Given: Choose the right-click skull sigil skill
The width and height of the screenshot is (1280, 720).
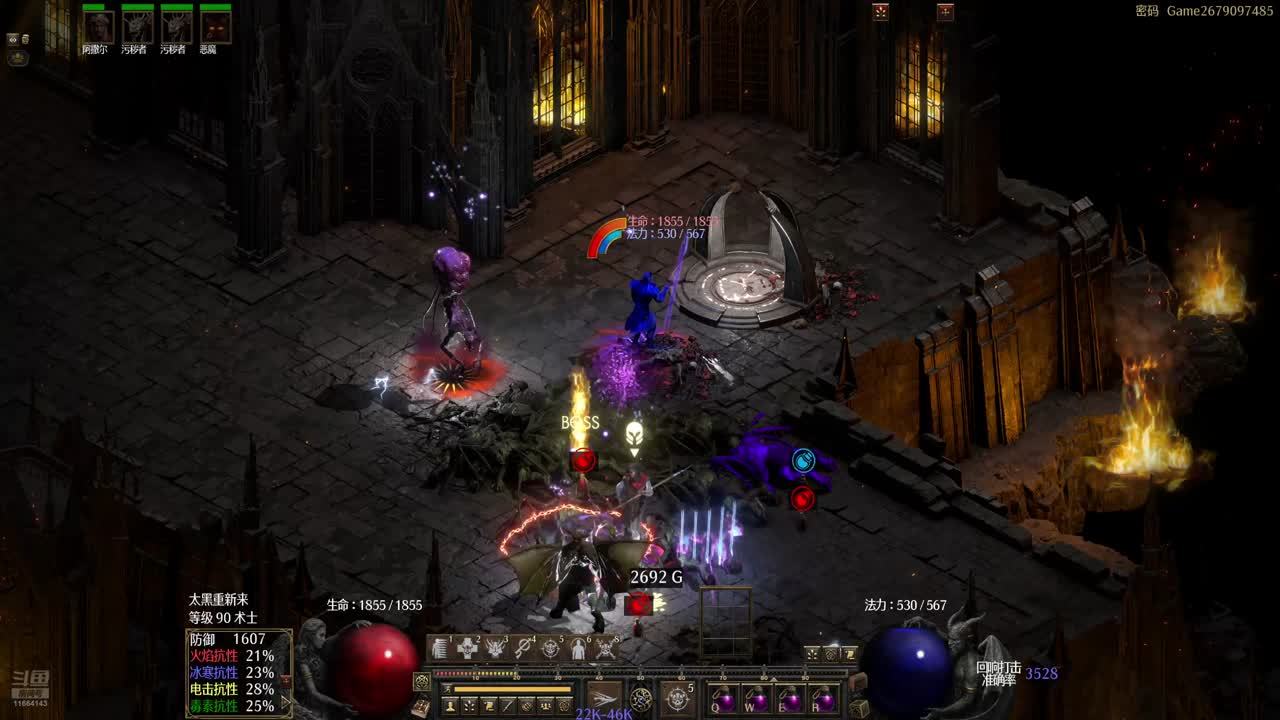Looking at the screenshot, I should [x=677, y=698].
